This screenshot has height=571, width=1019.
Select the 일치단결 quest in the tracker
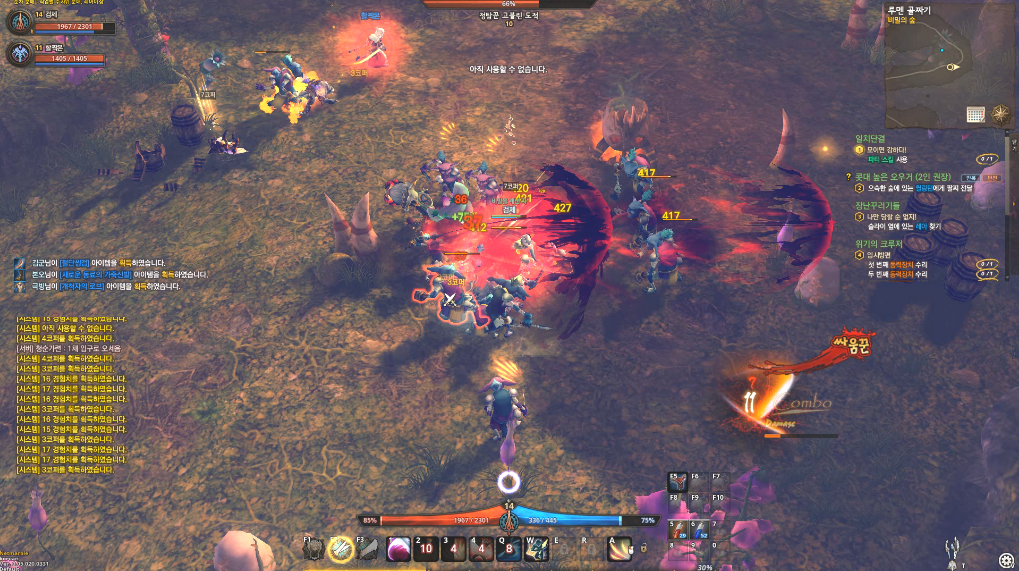(872, 138)
